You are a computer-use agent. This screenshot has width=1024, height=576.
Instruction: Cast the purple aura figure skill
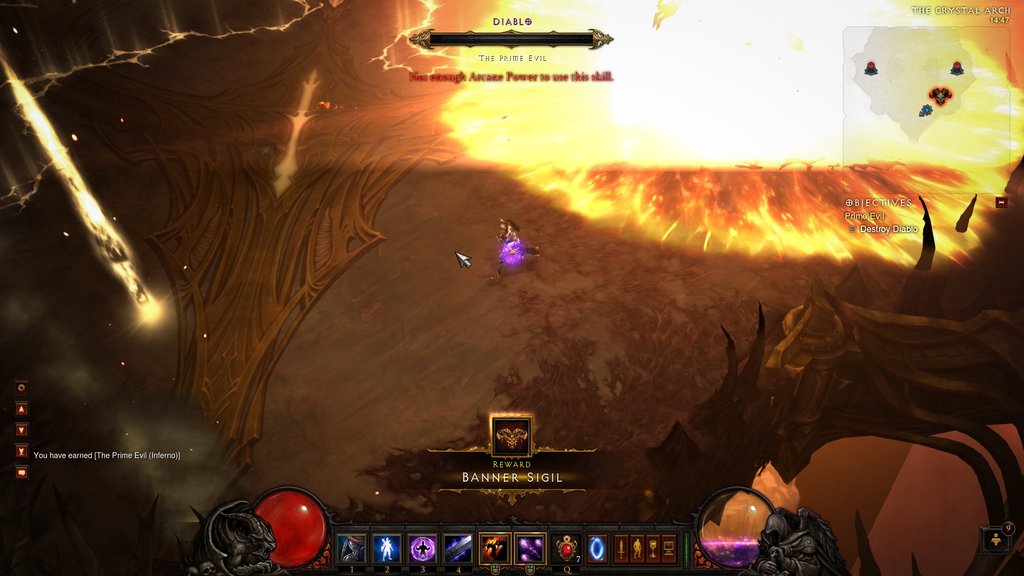tap(422, 548)
